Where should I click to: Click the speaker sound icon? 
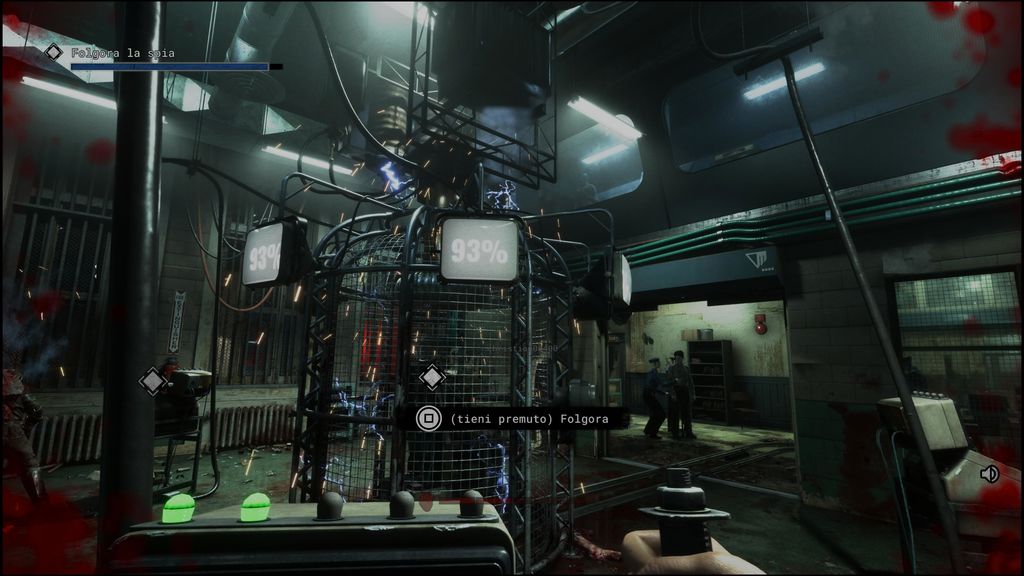(989, 474)
